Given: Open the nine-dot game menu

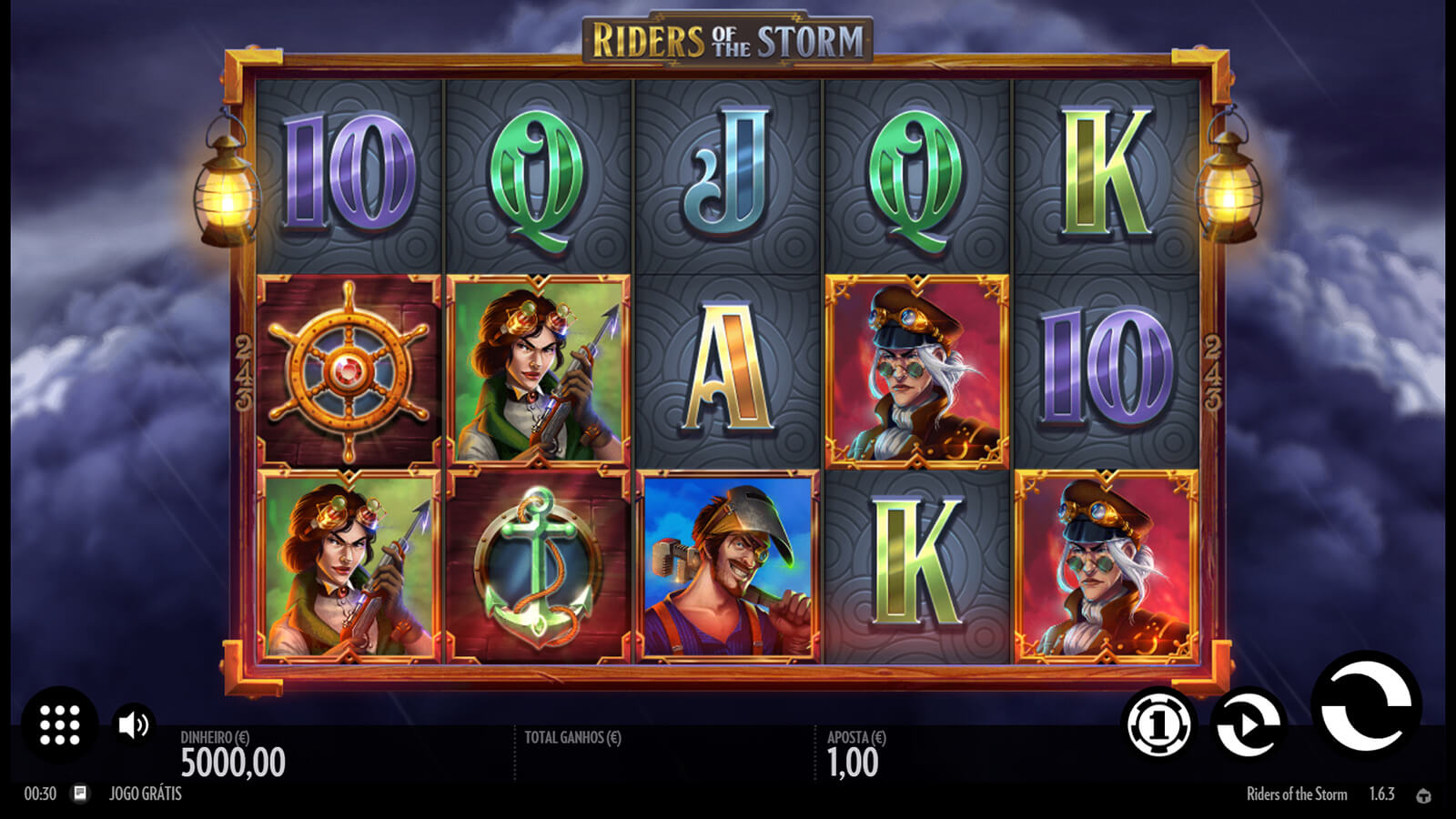Looking at the screenshot, I should (x=60, y=725).
